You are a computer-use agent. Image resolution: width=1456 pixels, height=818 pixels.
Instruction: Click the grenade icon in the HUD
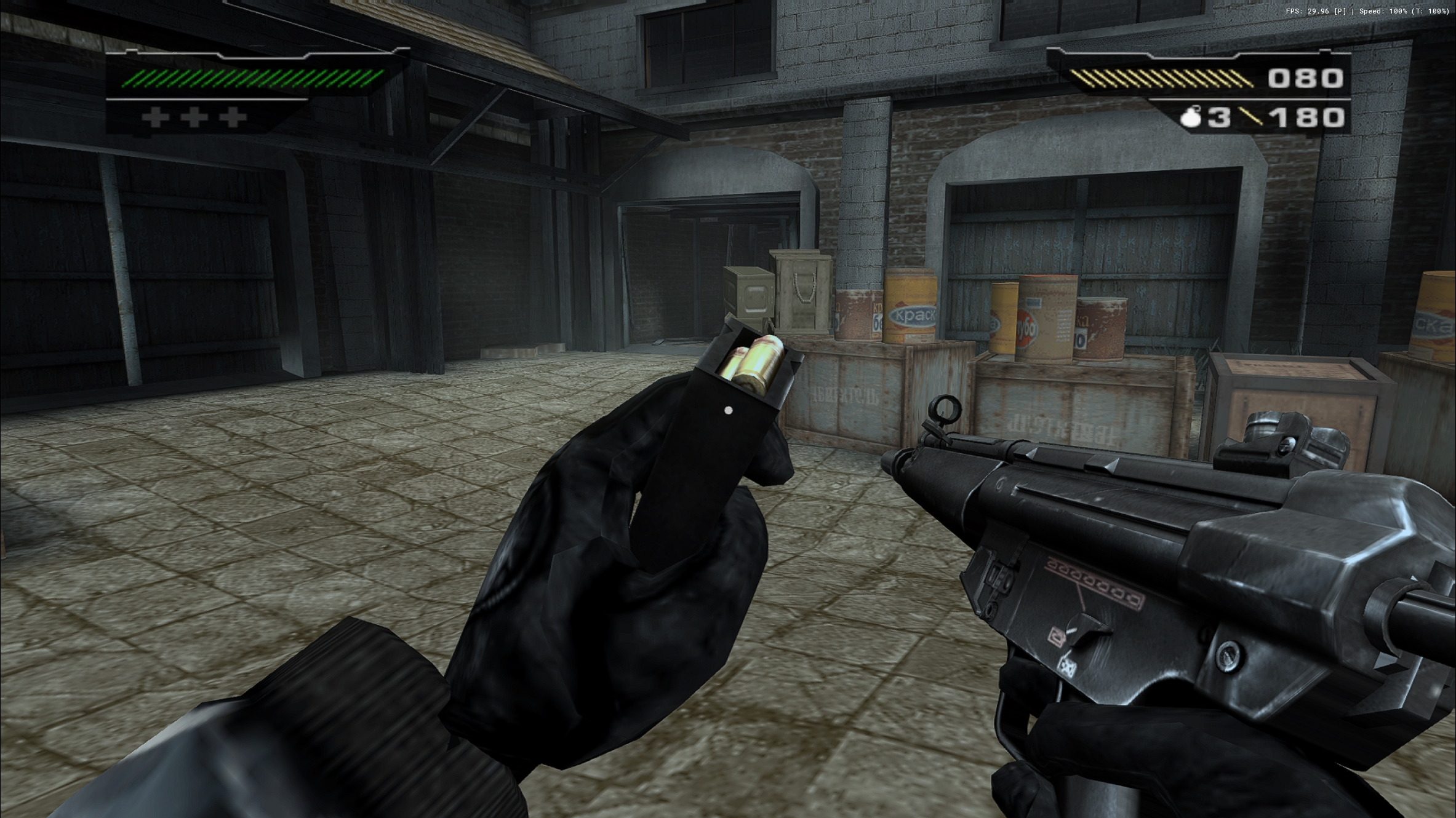(1191, 117)
